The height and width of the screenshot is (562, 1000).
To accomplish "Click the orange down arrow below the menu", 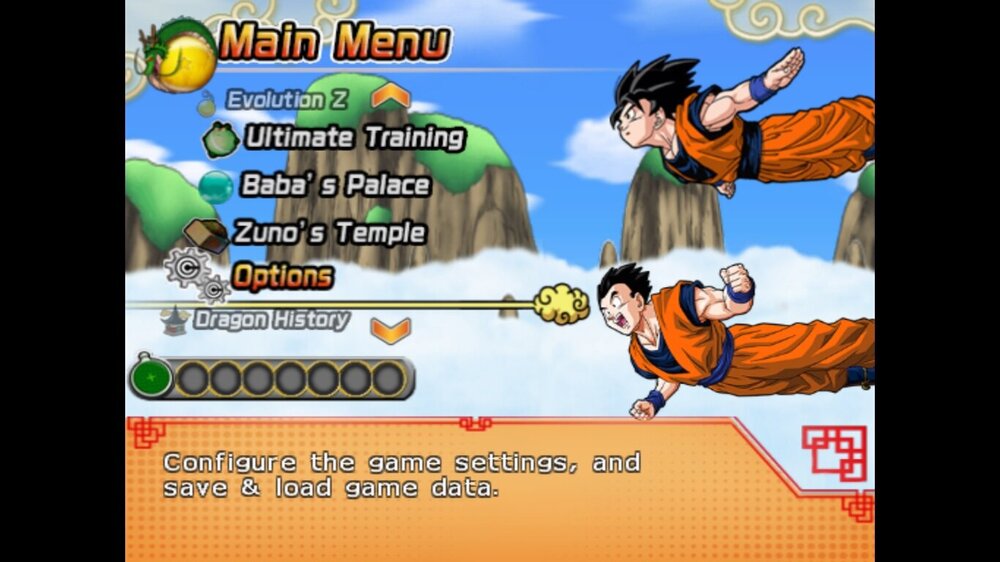I will pyautogui.click(x=390, y=329).
